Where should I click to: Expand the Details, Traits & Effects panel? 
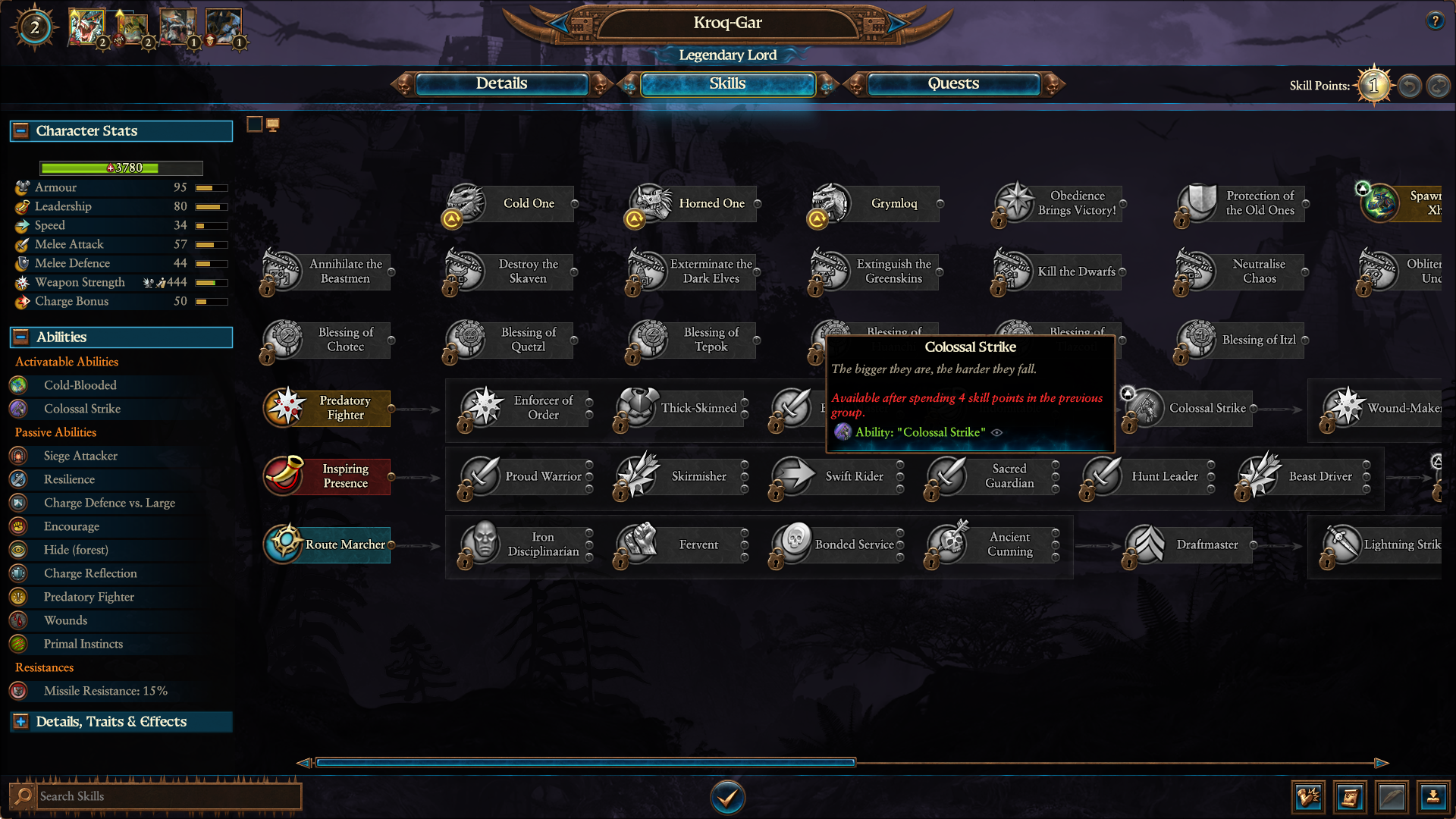pyautogui.click(x=20, y=721)
